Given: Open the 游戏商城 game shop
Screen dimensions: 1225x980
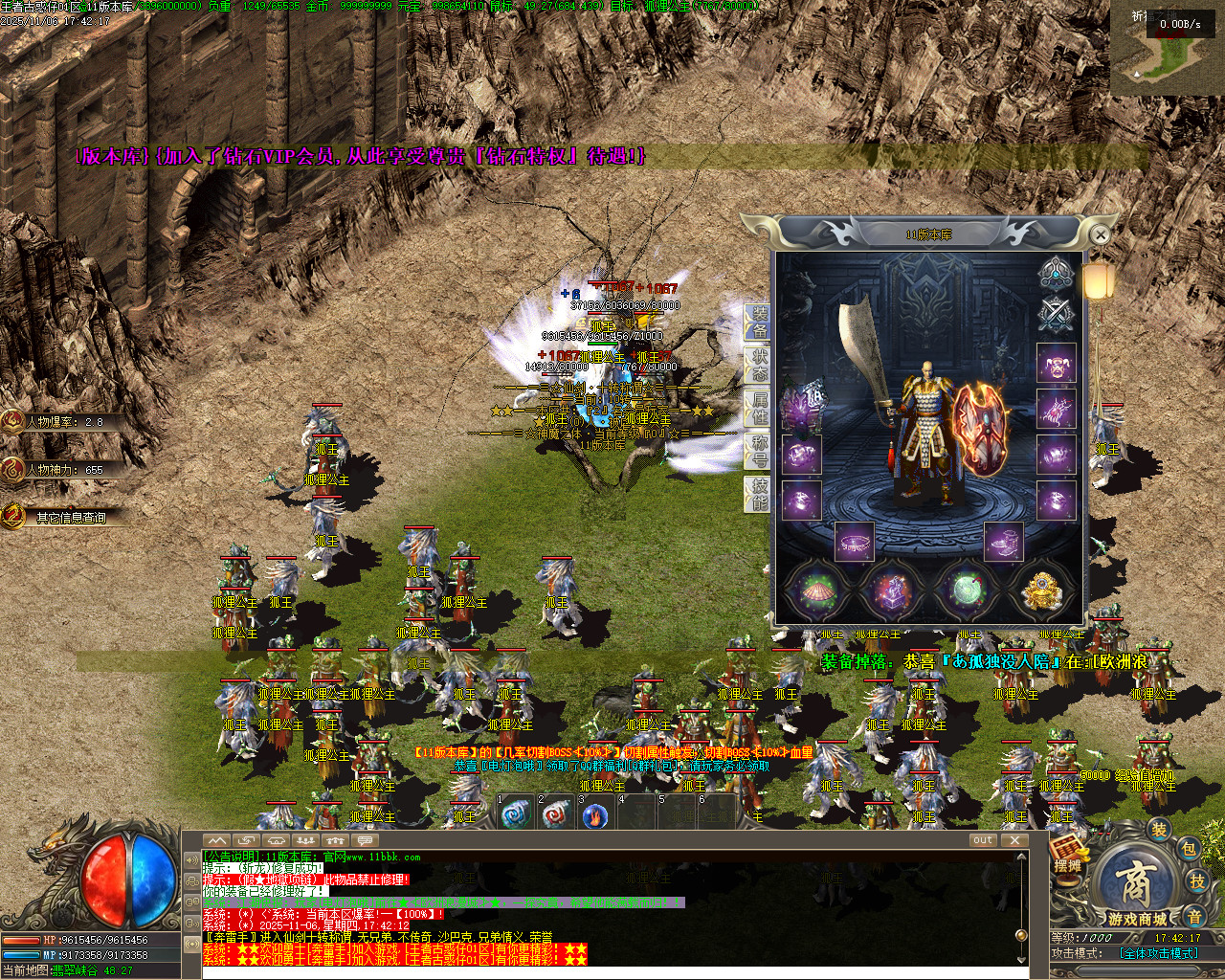Looking at the screenshot, I should tap(1138, 890).
